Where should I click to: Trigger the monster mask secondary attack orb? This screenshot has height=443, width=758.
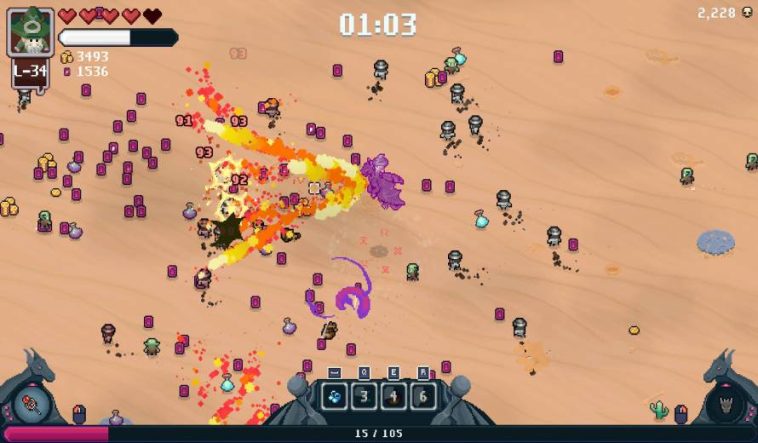click(725, 403)
